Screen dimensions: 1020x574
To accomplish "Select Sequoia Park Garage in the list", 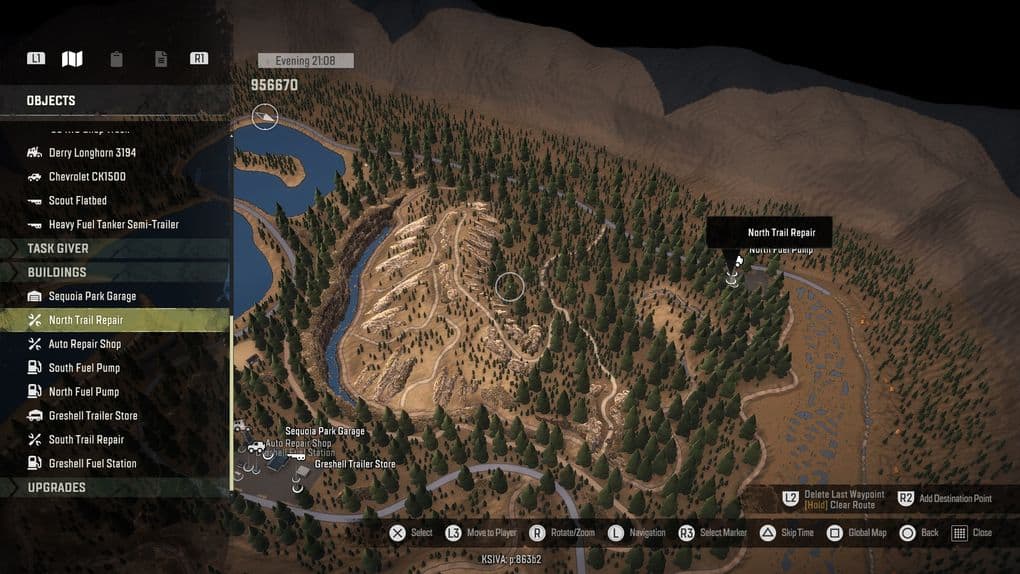I will (92, 296).
